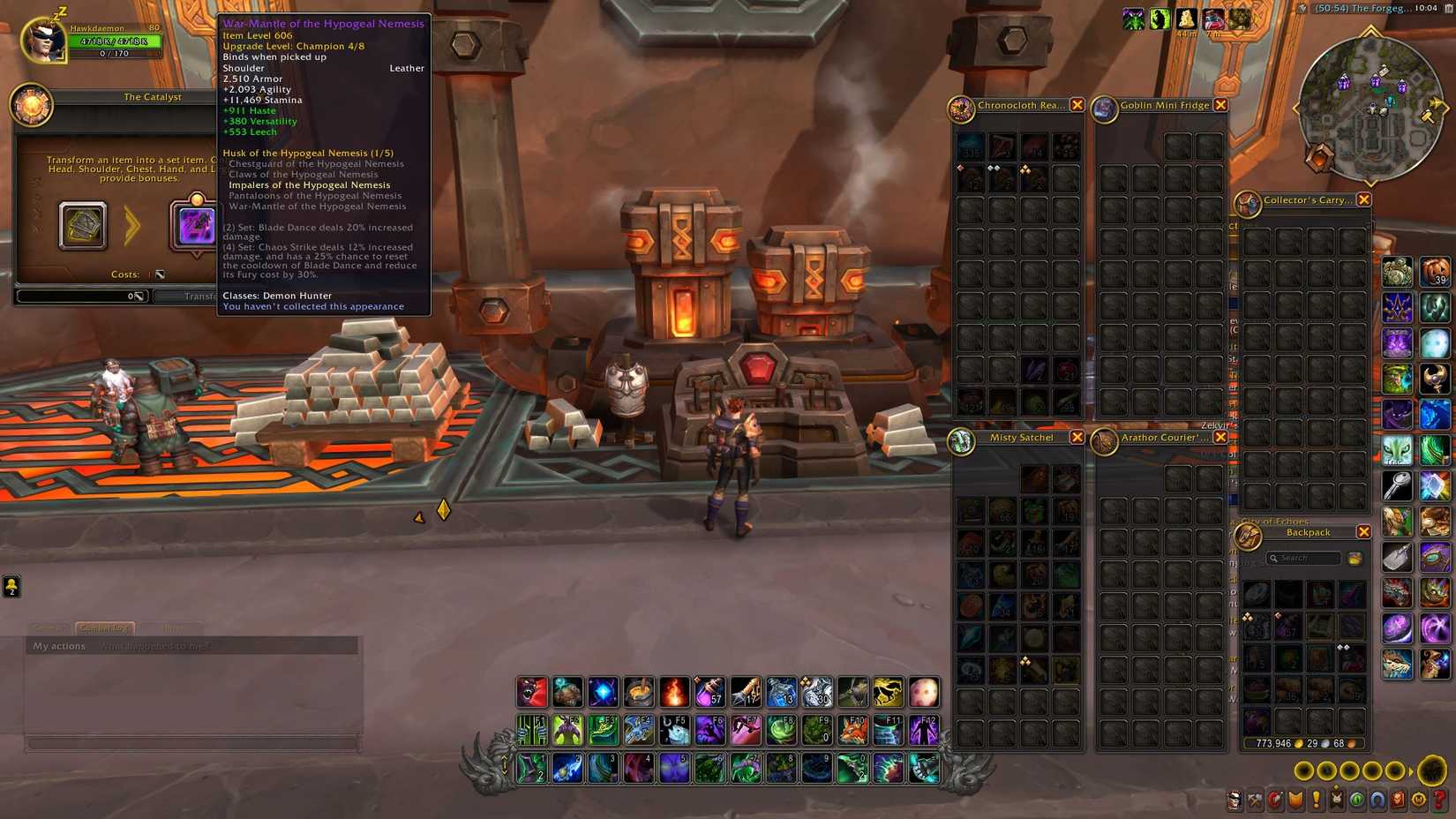
Task: Click the Backpack search field
Action: click(x=1304, y=558)
